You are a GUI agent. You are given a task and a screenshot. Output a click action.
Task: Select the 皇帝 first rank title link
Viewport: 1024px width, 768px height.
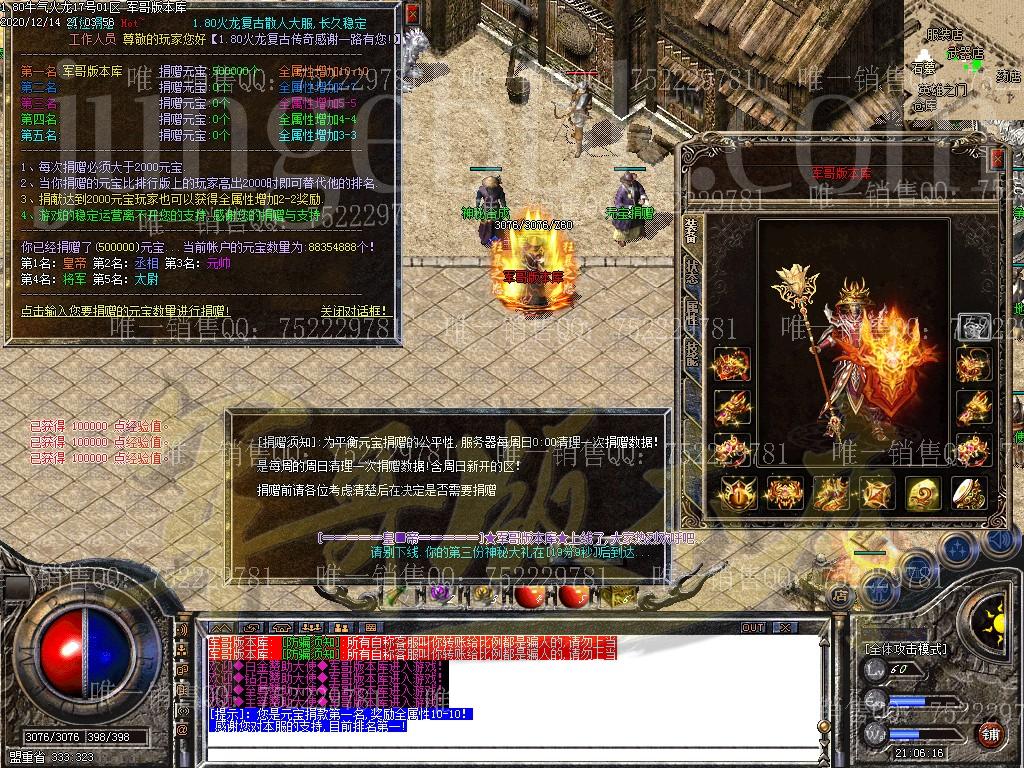click(x=74, y=263)
